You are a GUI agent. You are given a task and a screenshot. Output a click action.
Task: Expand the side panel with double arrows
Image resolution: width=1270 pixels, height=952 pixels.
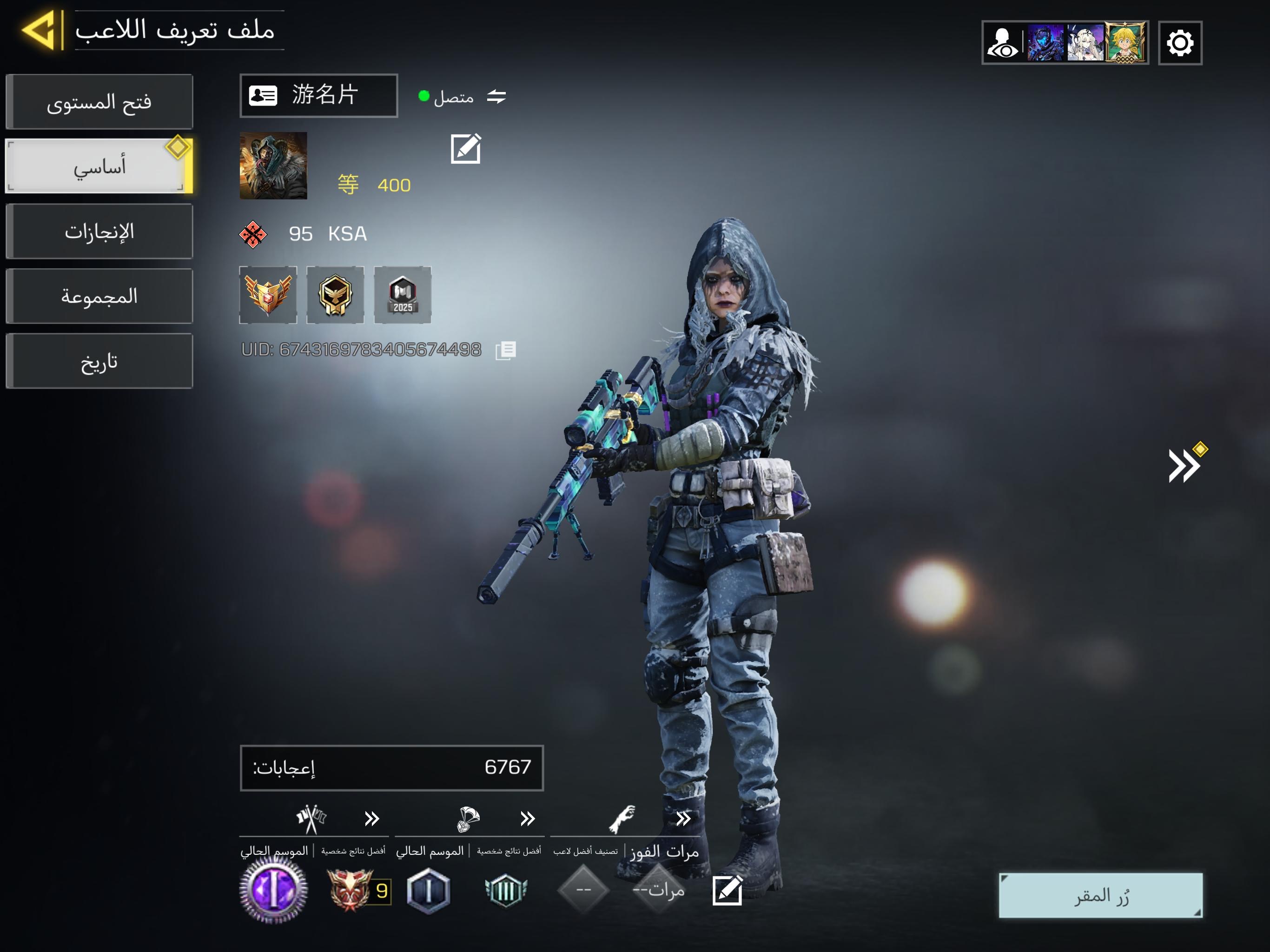click(1184, 465)
